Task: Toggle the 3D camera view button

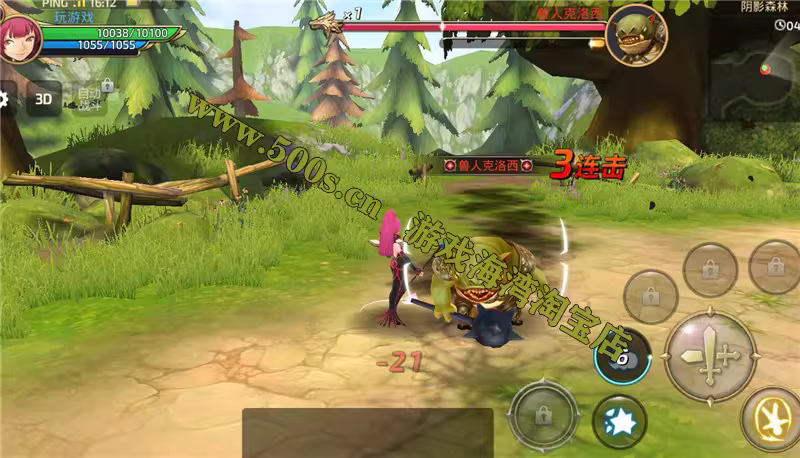Action: (x=44, y=99)
